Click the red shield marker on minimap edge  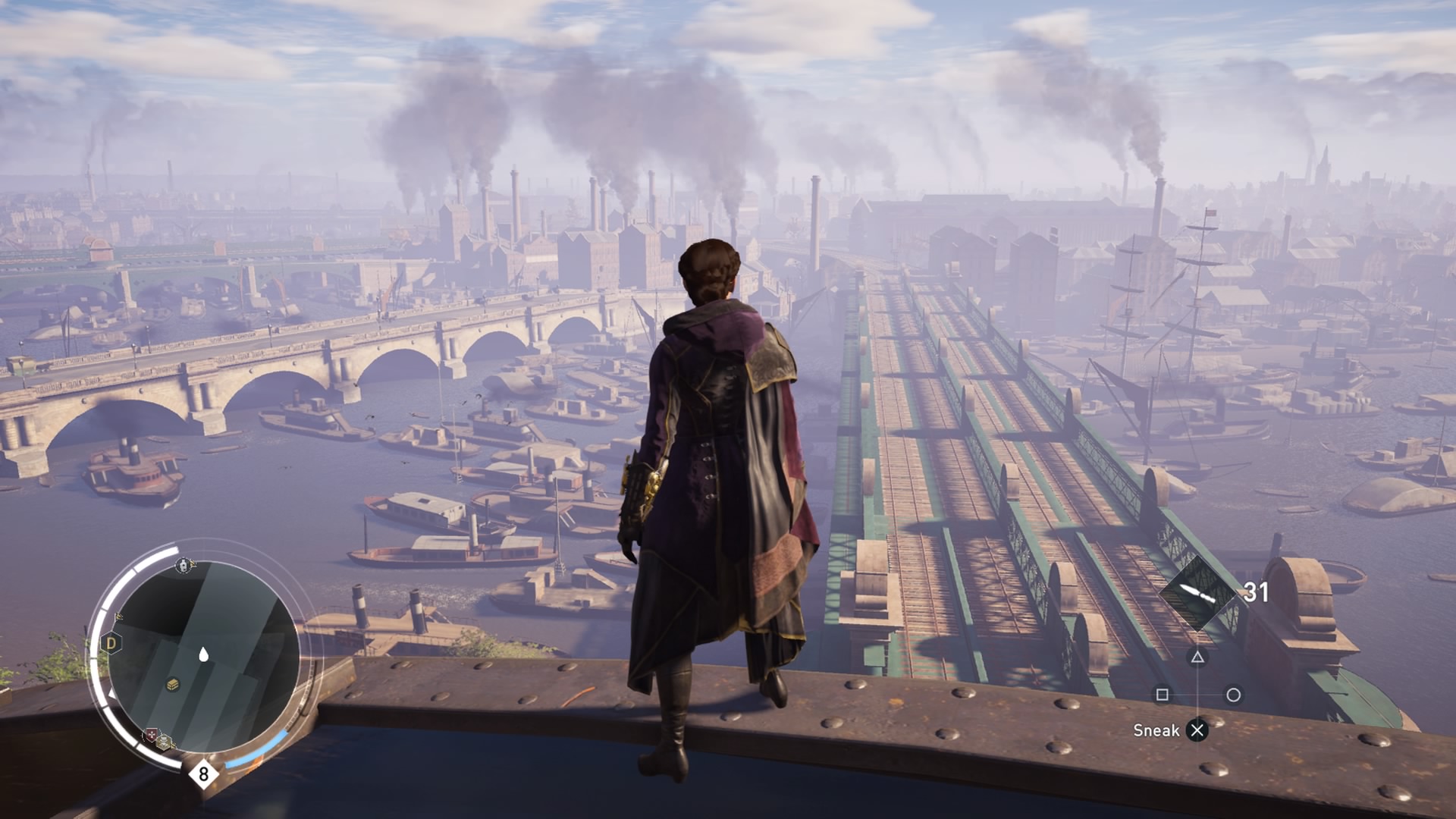152,735
